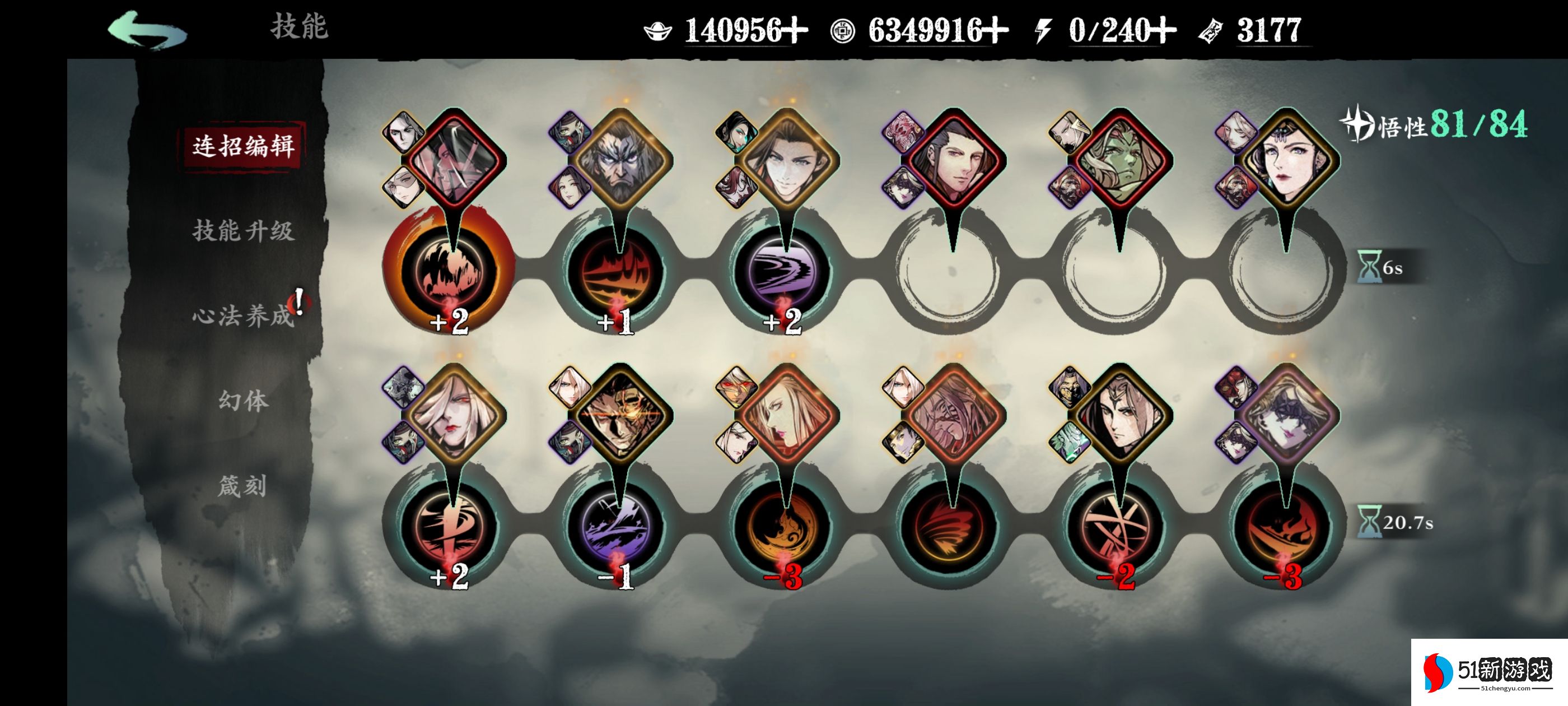This screenshot has width=1568, height=706.
Task: Switch to the 连招编辑 tab
Action: tap(243, 146)
